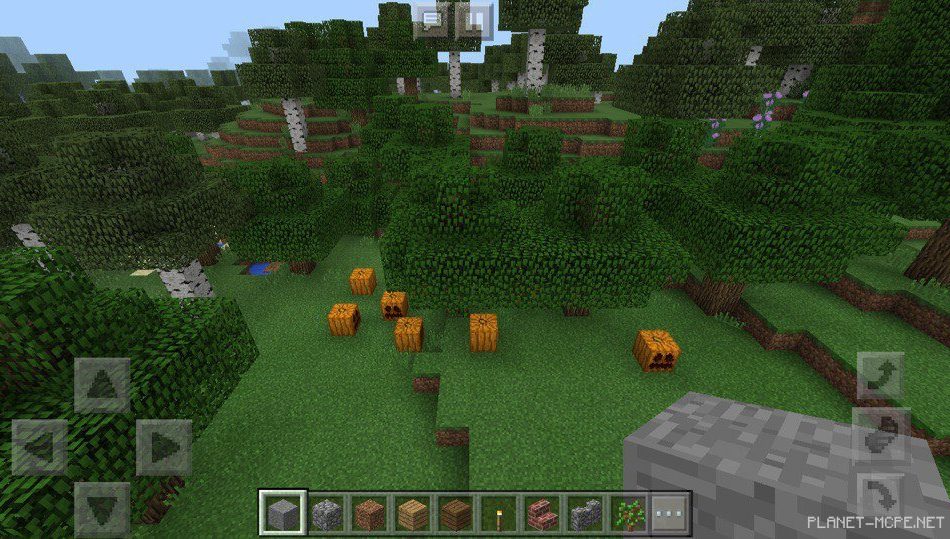Select the cobblestone block hotbar slot

326,514
